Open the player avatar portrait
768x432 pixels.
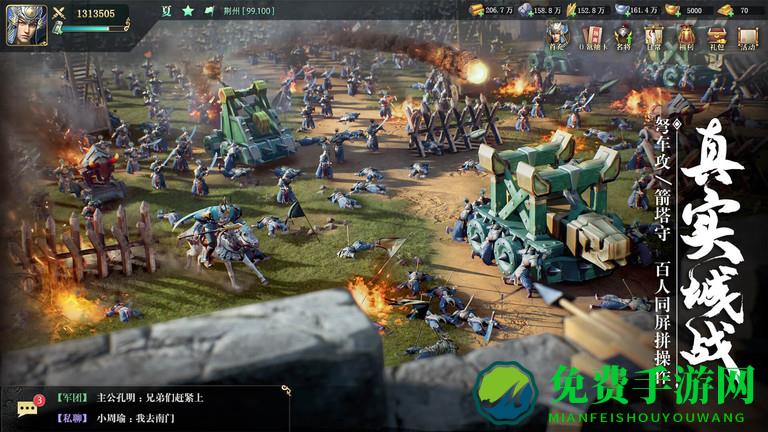click(x=22, y=23)
